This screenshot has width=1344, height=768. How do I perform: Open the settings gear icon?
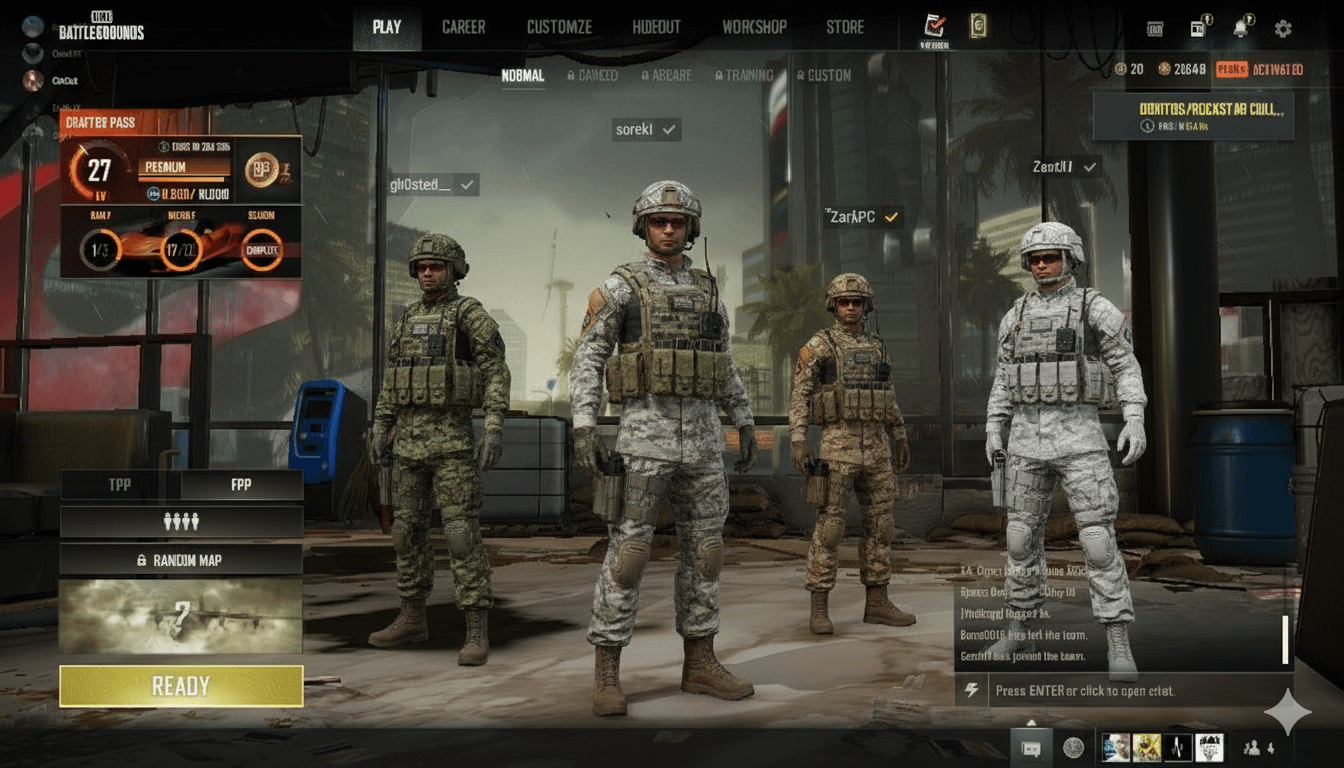click(x=1283, y=29)
